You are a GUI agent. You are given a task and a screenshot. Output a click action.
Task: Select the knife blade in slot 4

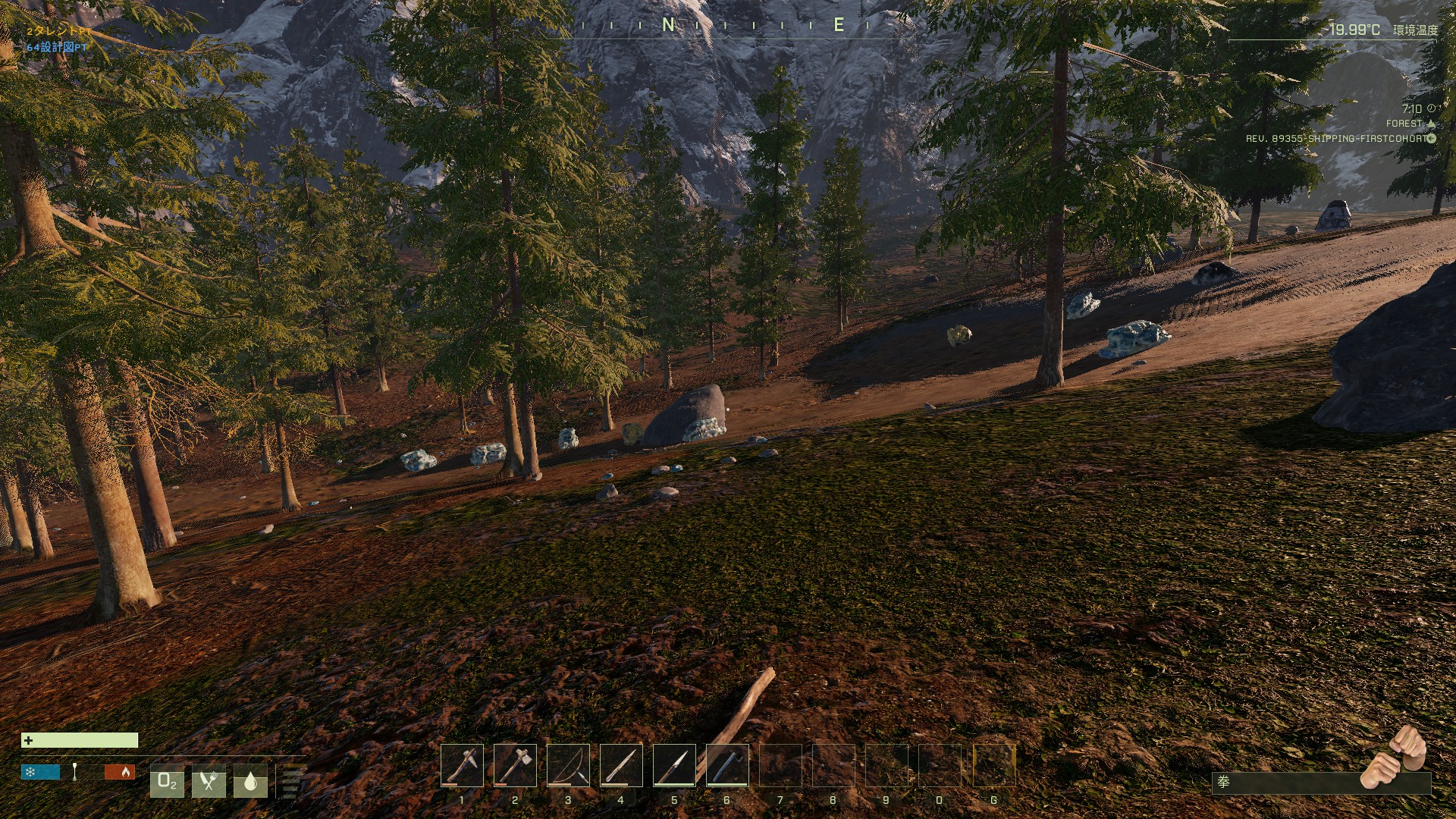621,765
